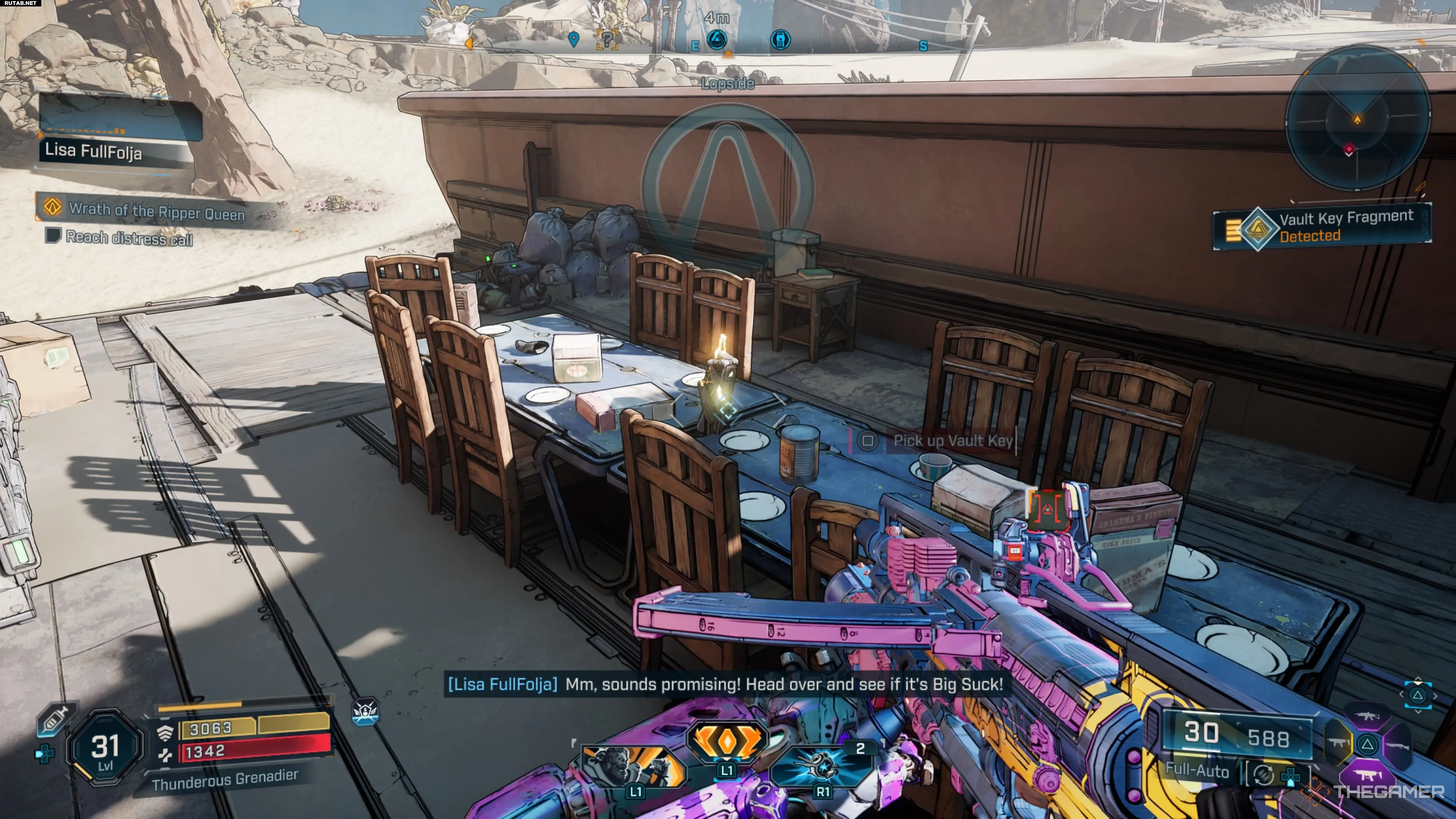
Task: Select the highlighted bottom SMG weapon slot
Action: coord(1368,775)
